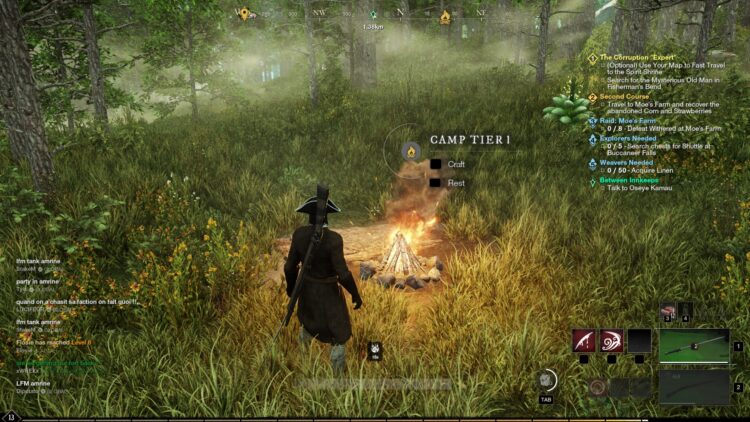Use the meat food item in quickslot 3

(x=668, y=312)
